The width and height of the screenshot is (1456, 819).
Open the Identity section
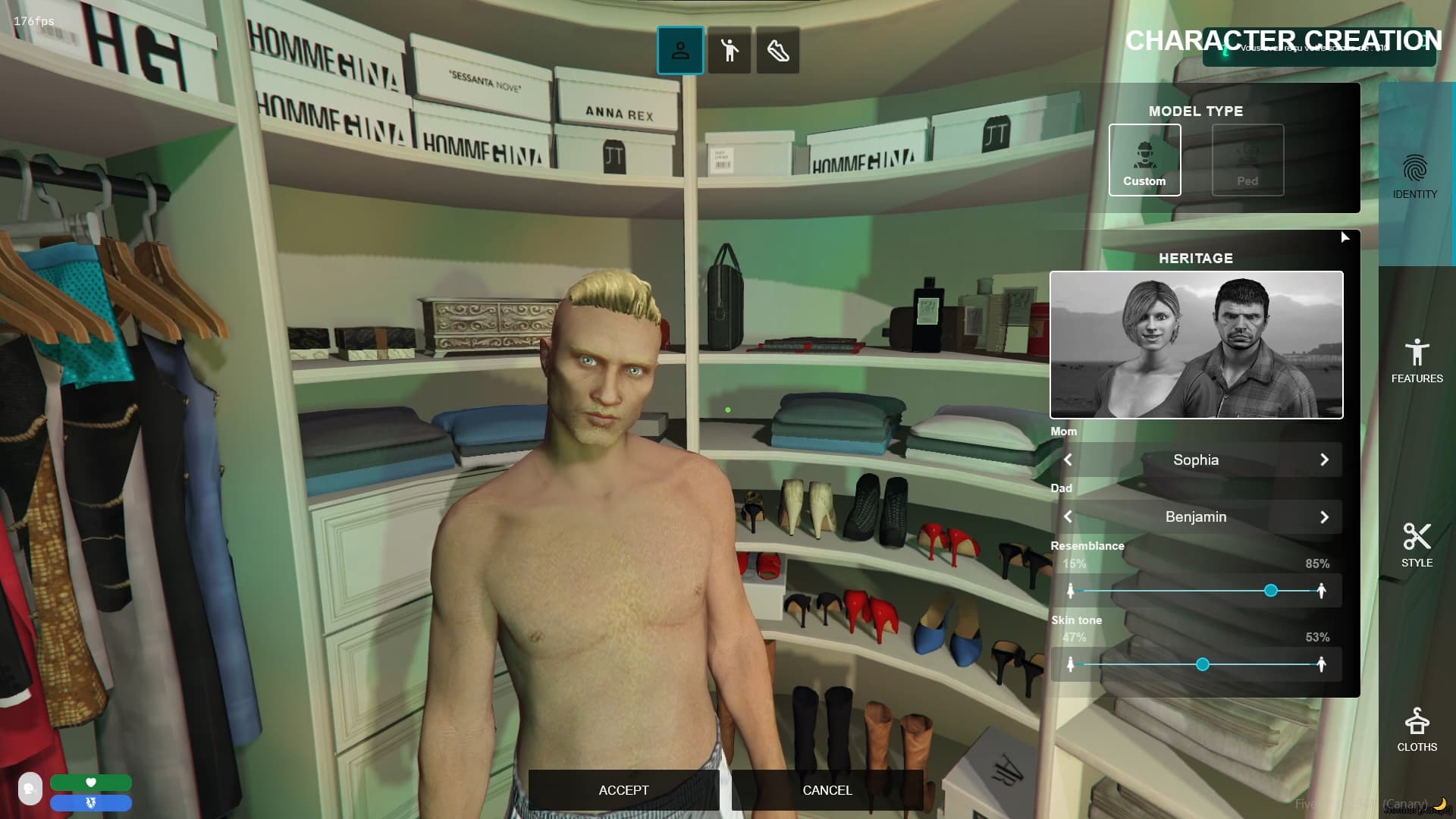click(1415, 177)
